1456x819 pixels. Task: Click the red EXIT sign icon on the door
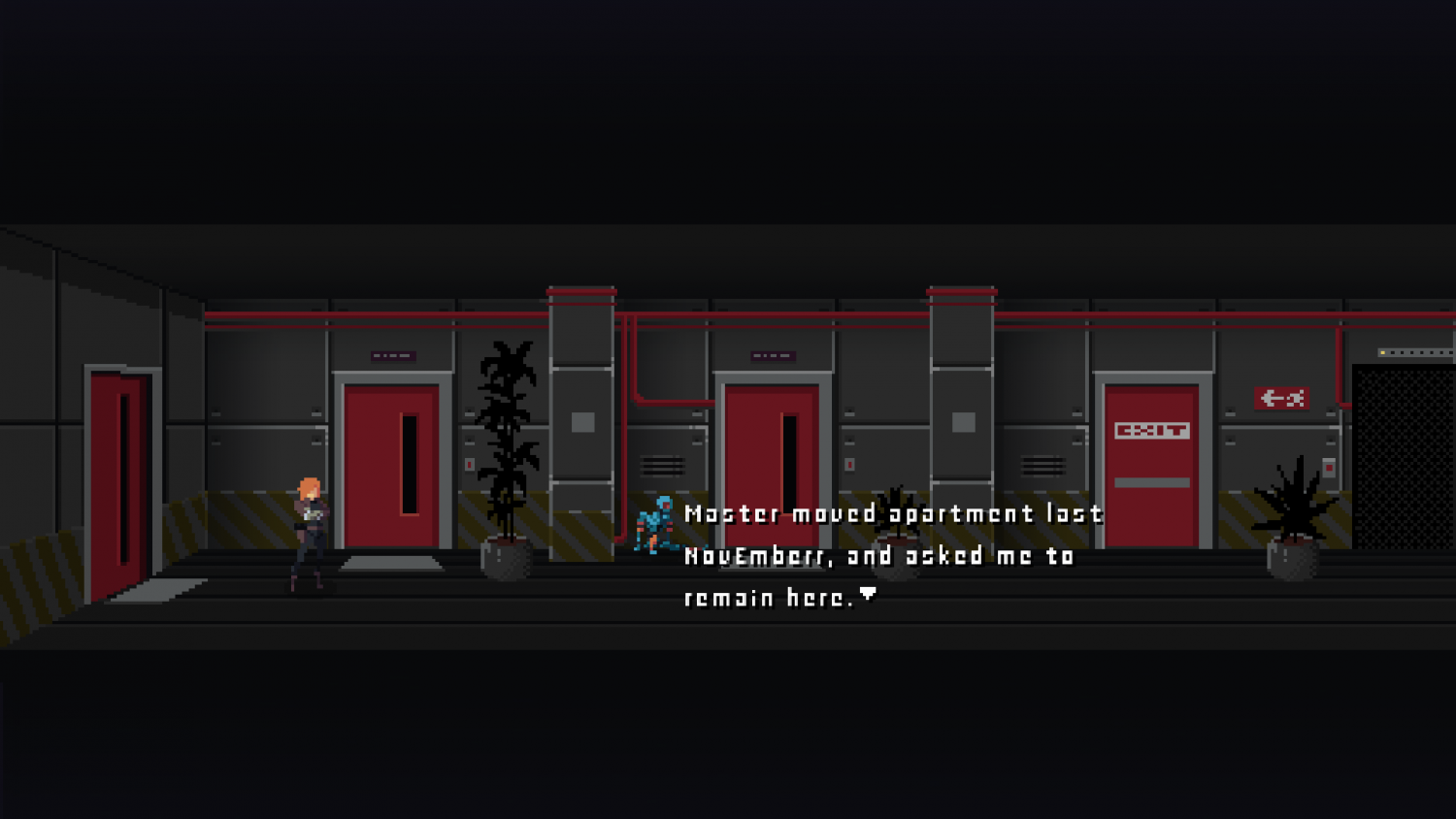tap(1154, 430)
